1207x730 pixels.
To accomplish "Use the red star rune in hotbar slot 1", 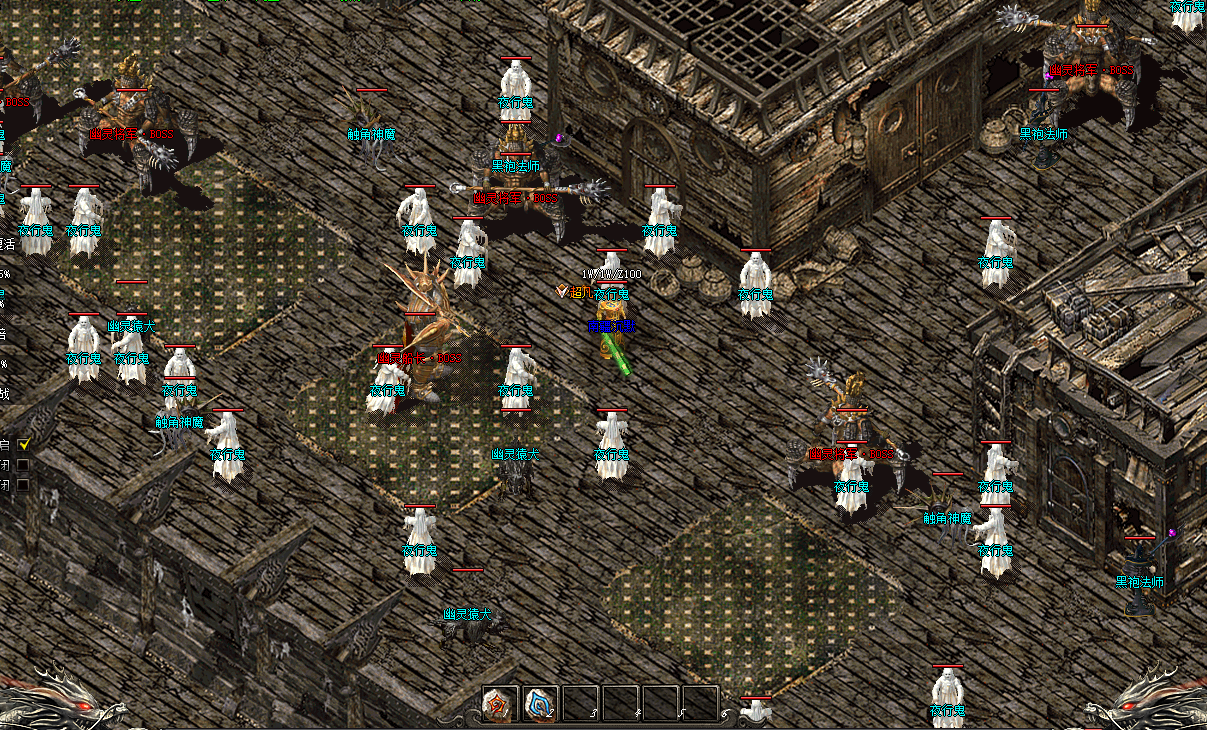I will (500, 703).
